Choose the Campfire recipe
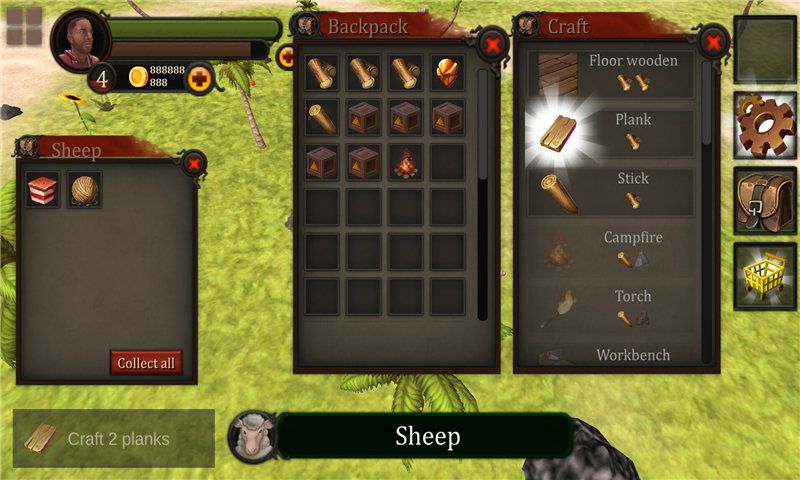Viewport: 800px width, 480px height. coord(611,250)
